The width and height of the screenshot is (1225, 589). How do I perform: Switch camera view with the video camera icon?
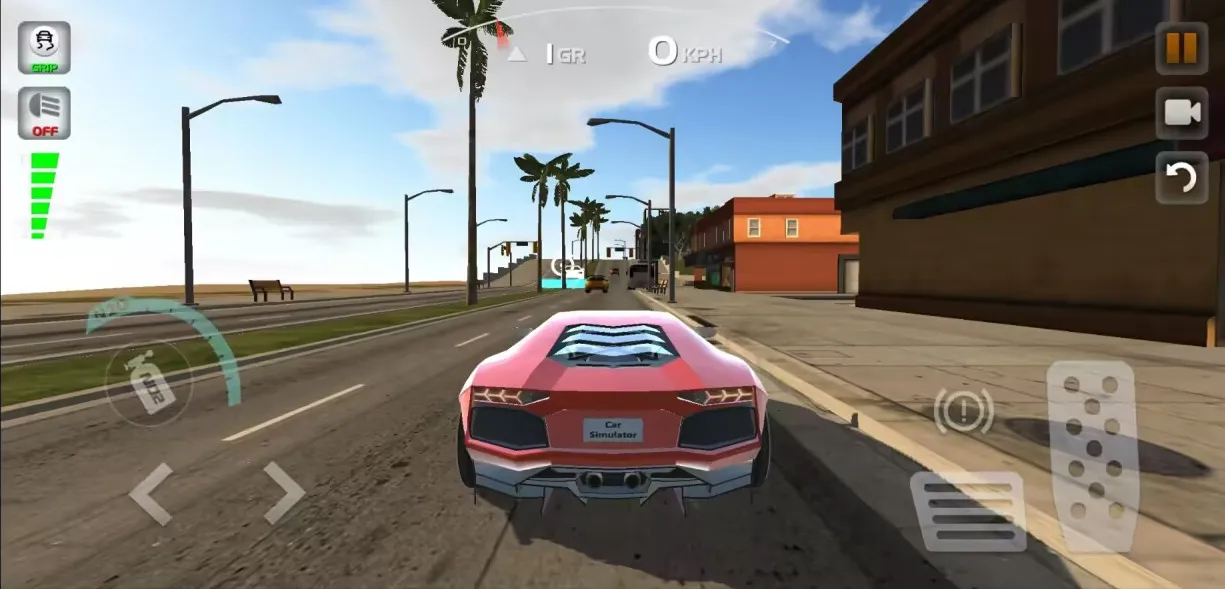pos(1181,113)
